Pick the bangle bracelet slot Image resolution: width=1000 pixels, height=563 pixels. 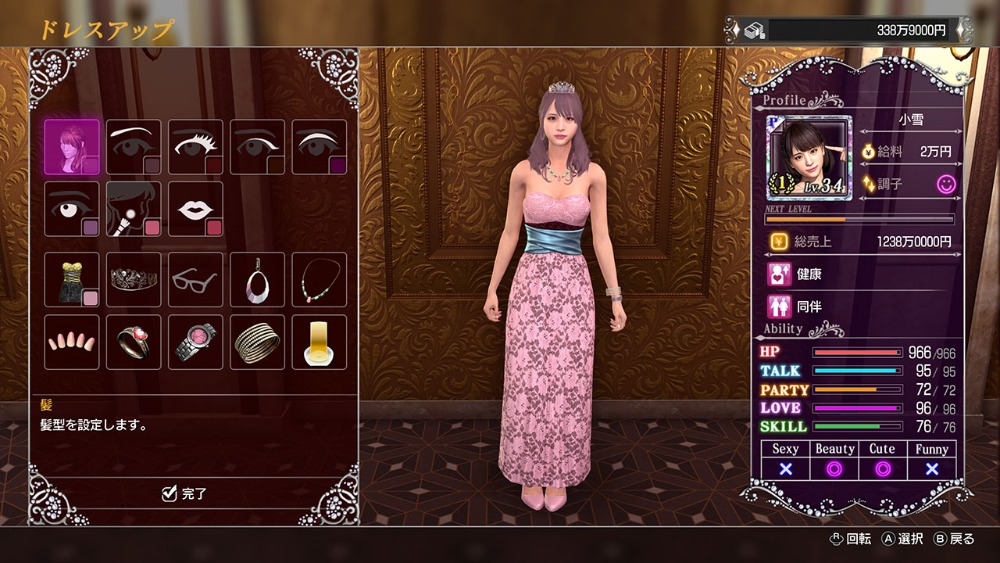point(258,342)
